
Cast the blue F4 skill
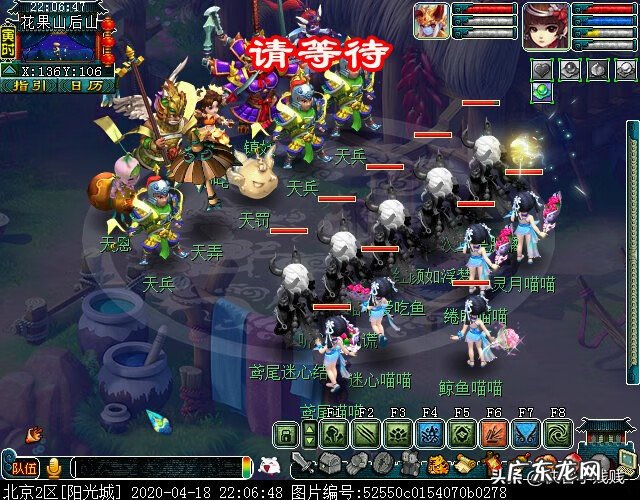point(430,435)
